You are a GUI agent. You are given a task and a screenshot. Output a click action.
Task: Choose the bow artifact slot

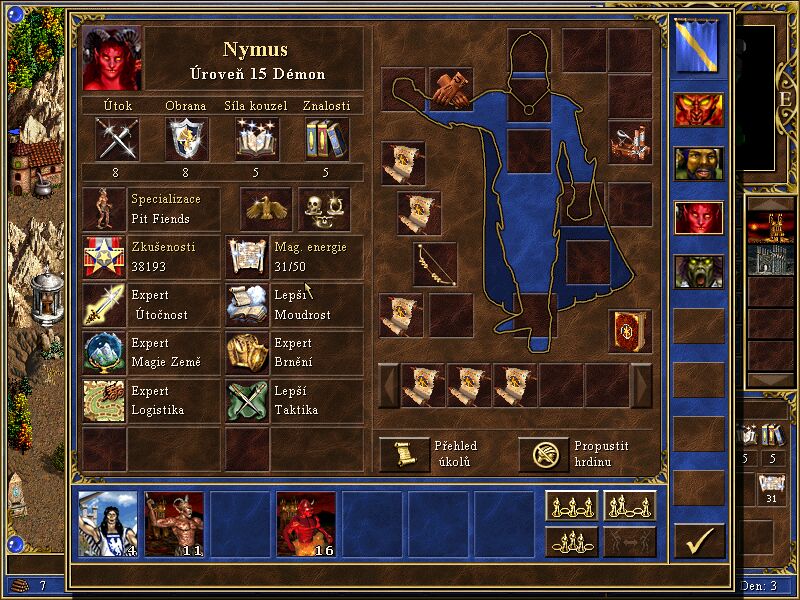click(x=435, y=263)
